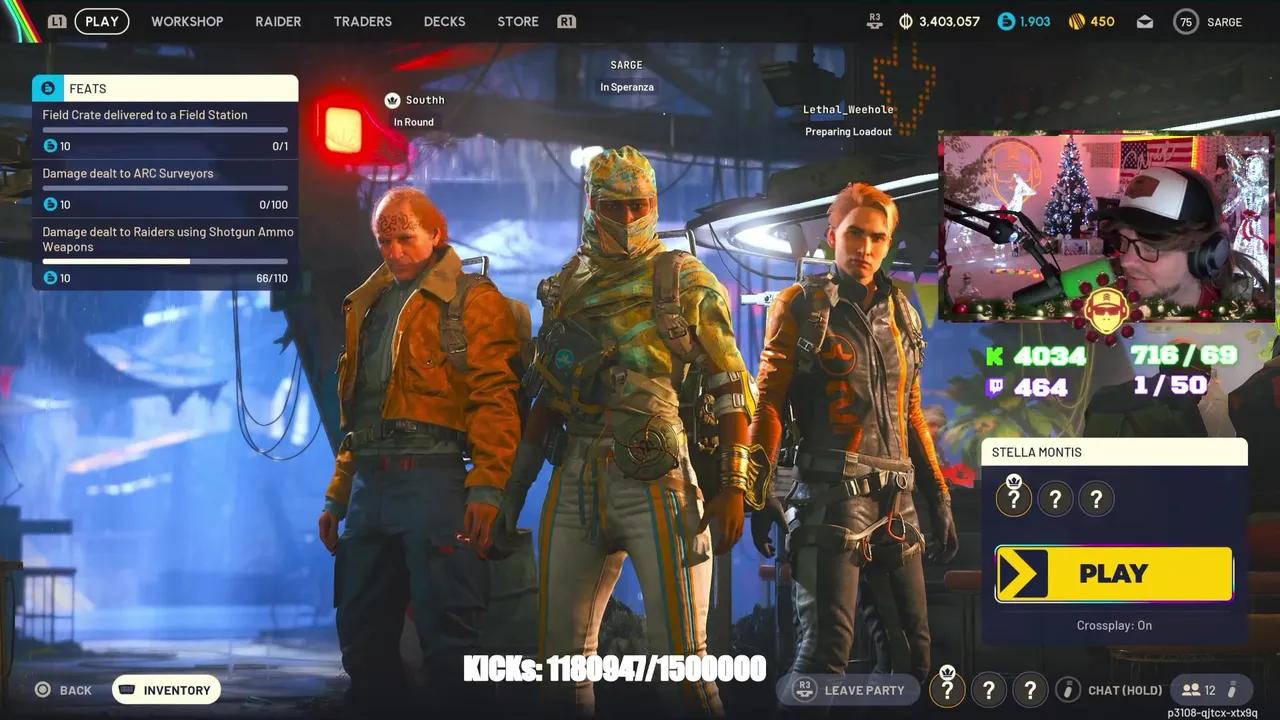Click the globe icon beside Southh's name
The width and height of the screenshot is (1280, 720).
click(392, 100)
